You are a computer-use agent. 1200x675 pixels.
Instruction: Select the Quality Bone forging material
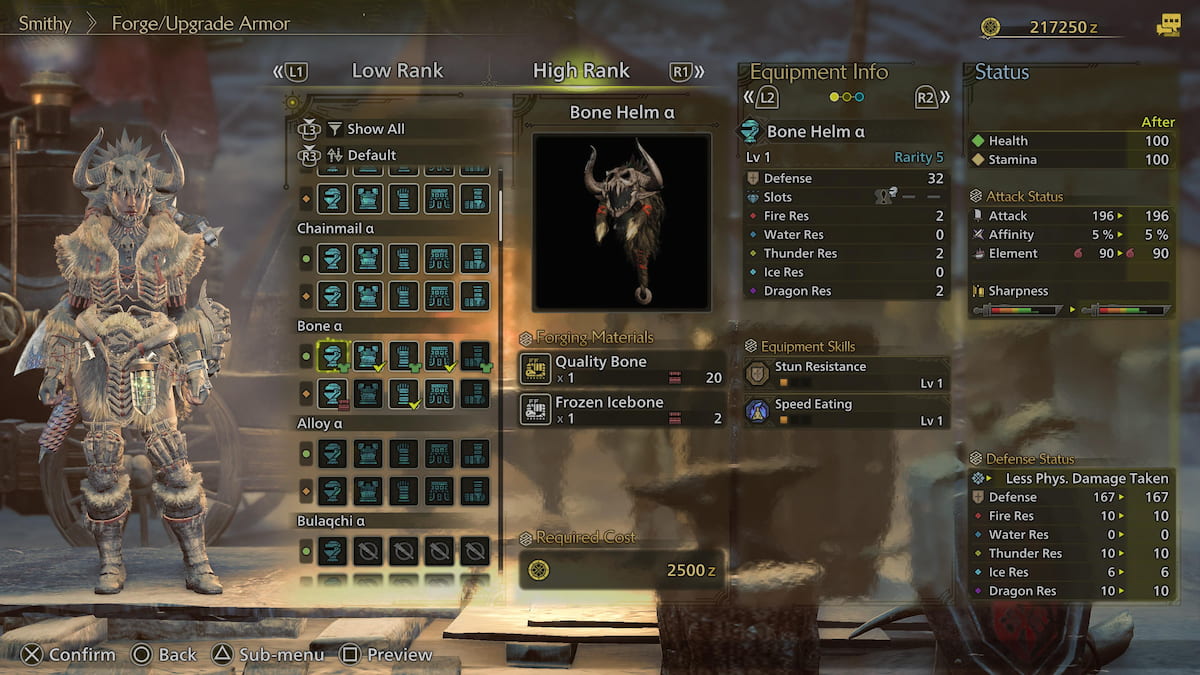coord(621,369)
